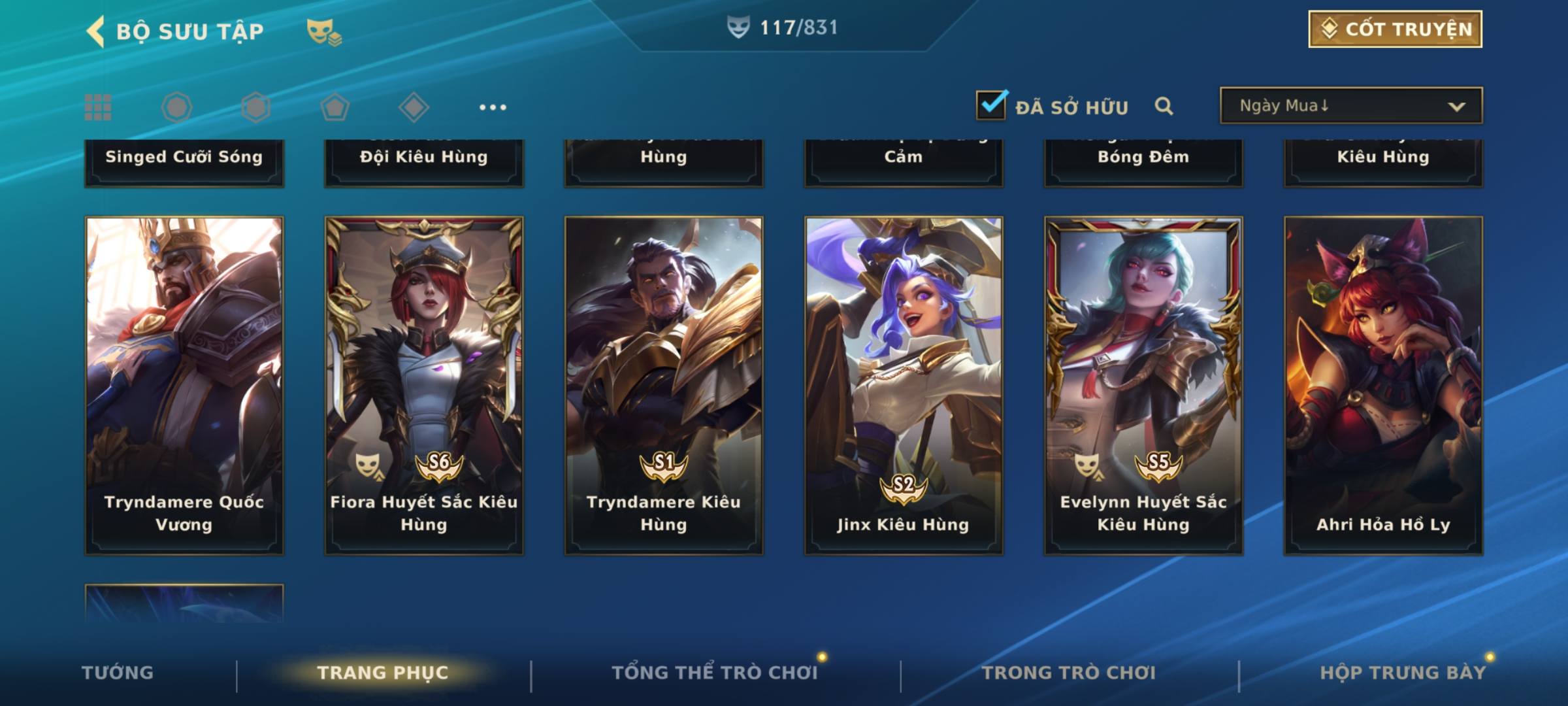This screenshot has height=706, width=1568.
Task: Open the Cốt Truyện button
Action: click(x=1395, y=29)
